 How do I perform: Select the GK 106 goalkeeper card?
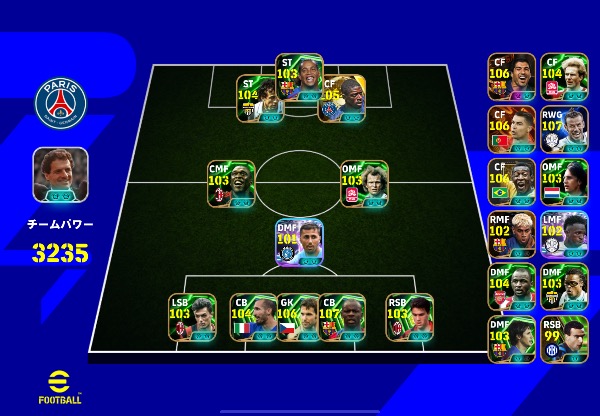coord(298,317)
